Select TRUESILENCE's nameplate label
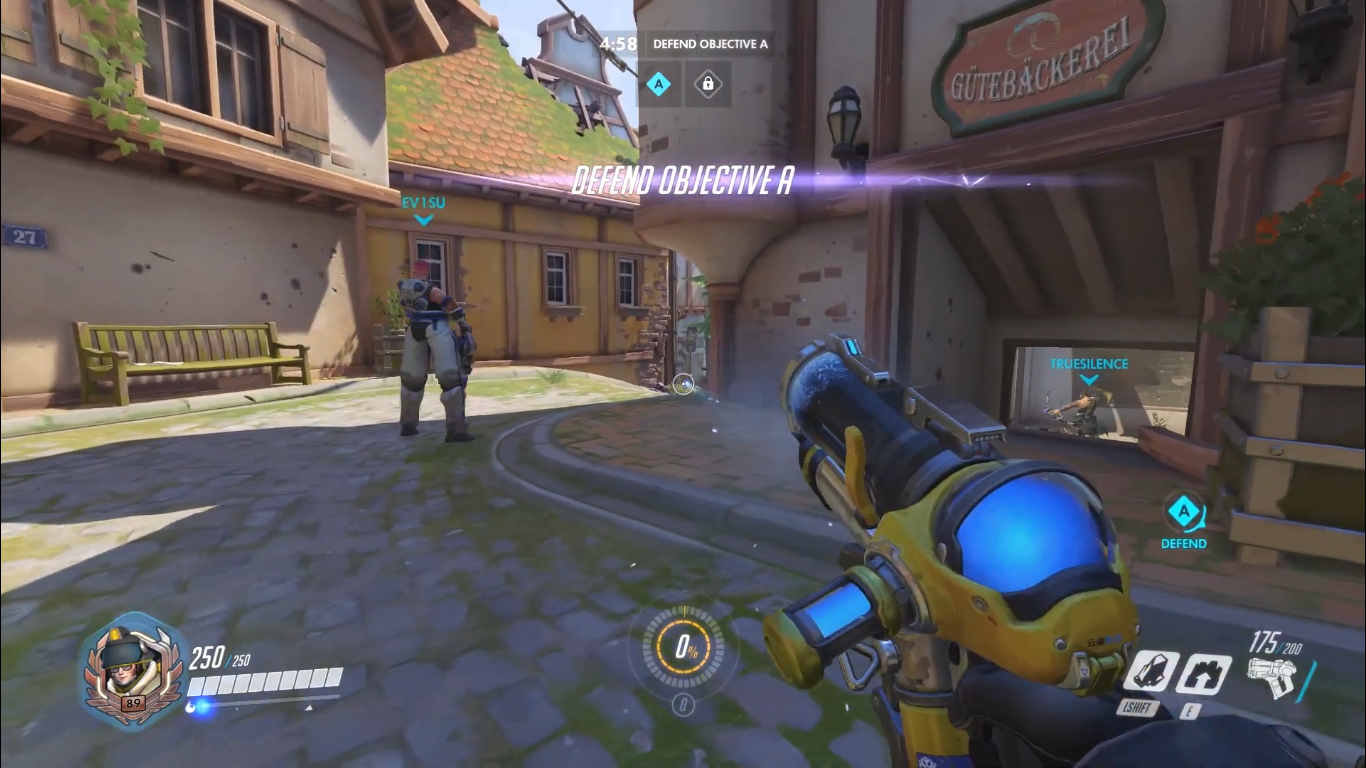1366x768 pixels. [x=1088, y=364]
